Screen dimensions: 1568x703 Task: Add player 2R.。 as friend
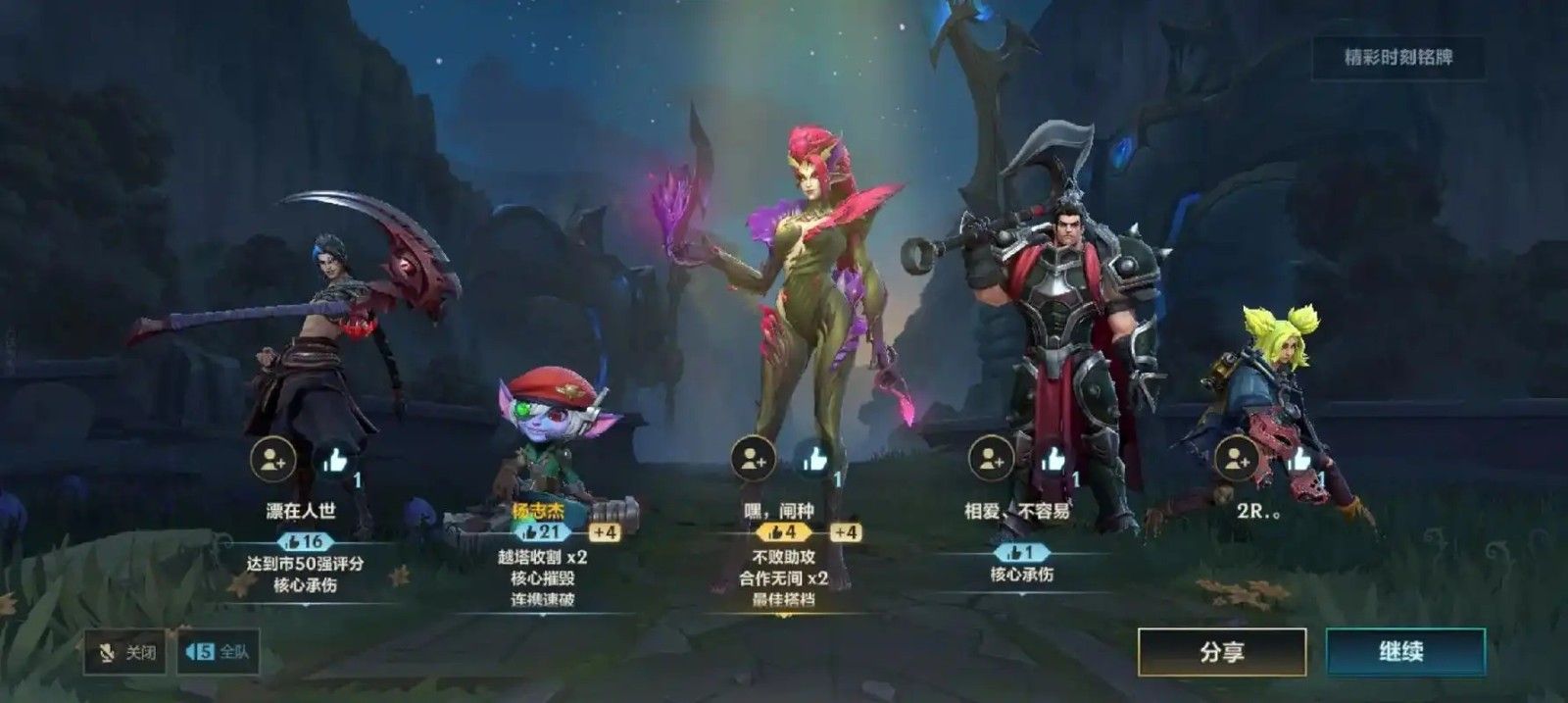click(x=1237, y=459)
